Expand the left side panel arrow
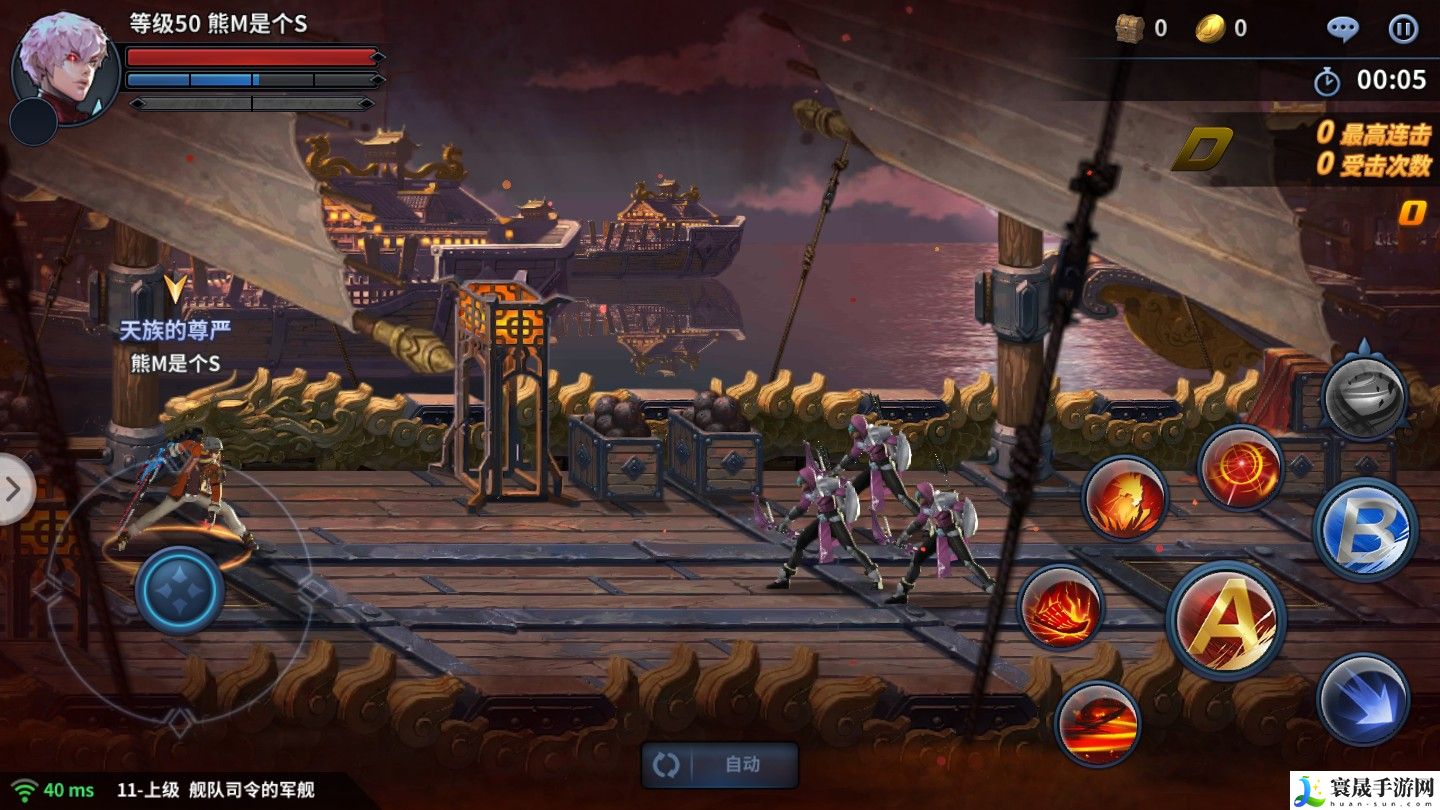The width and height of the screenshot is (1440, 810). (14, 489)
